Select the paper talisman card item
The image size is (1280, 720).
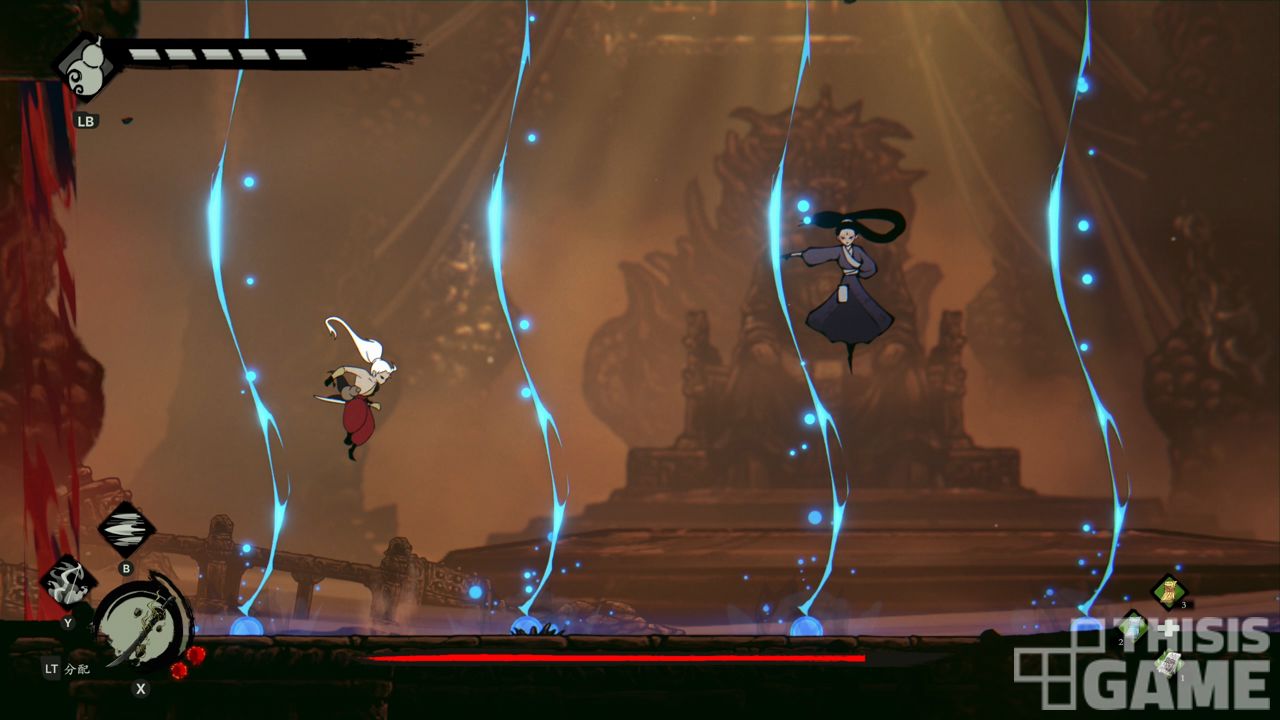(1167, 663)
